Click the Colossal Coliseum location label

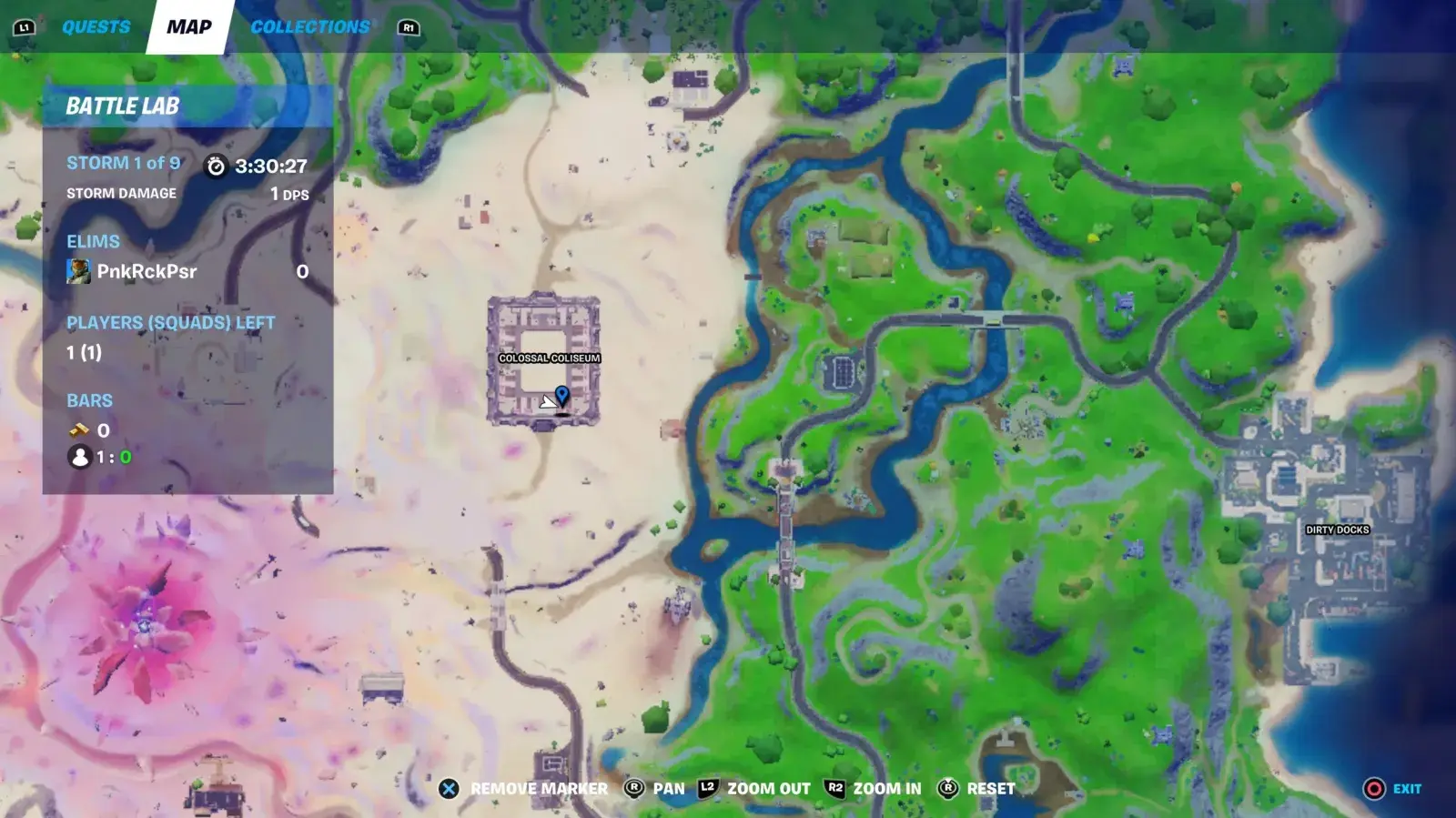tap(551, 359)
